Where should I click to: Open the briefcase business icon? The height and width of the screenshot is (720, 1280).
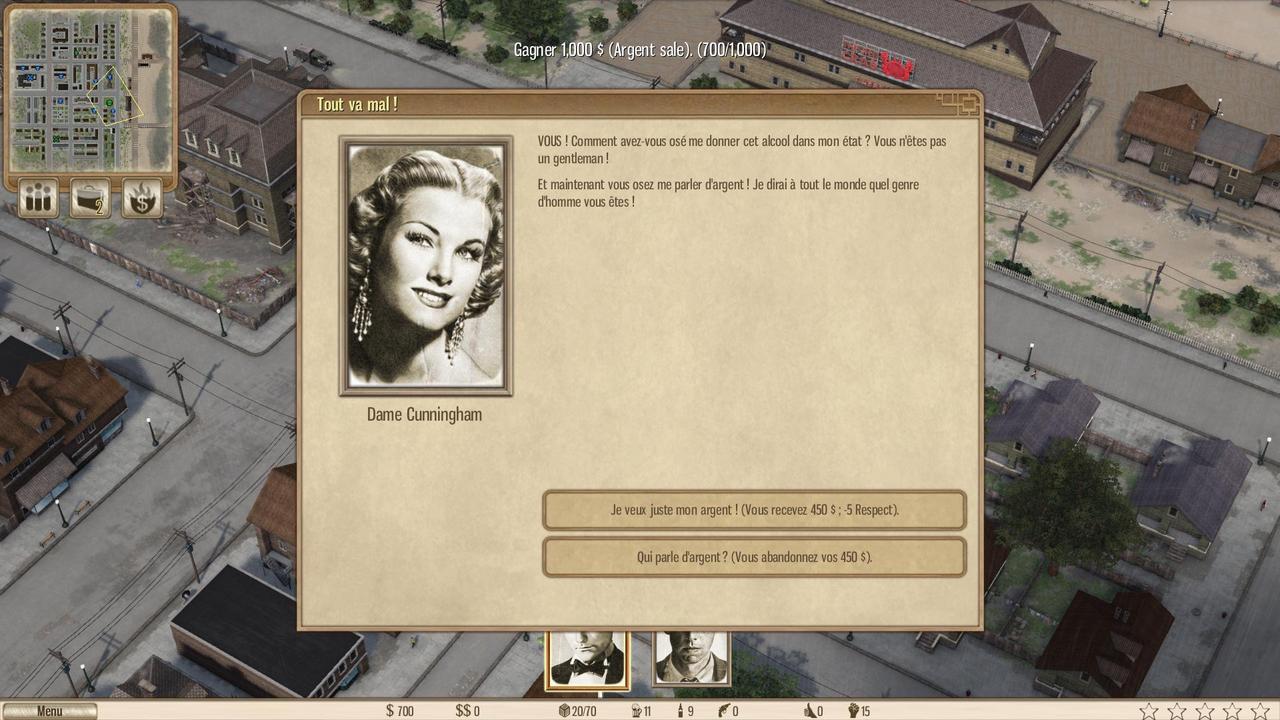pos(90,198)
